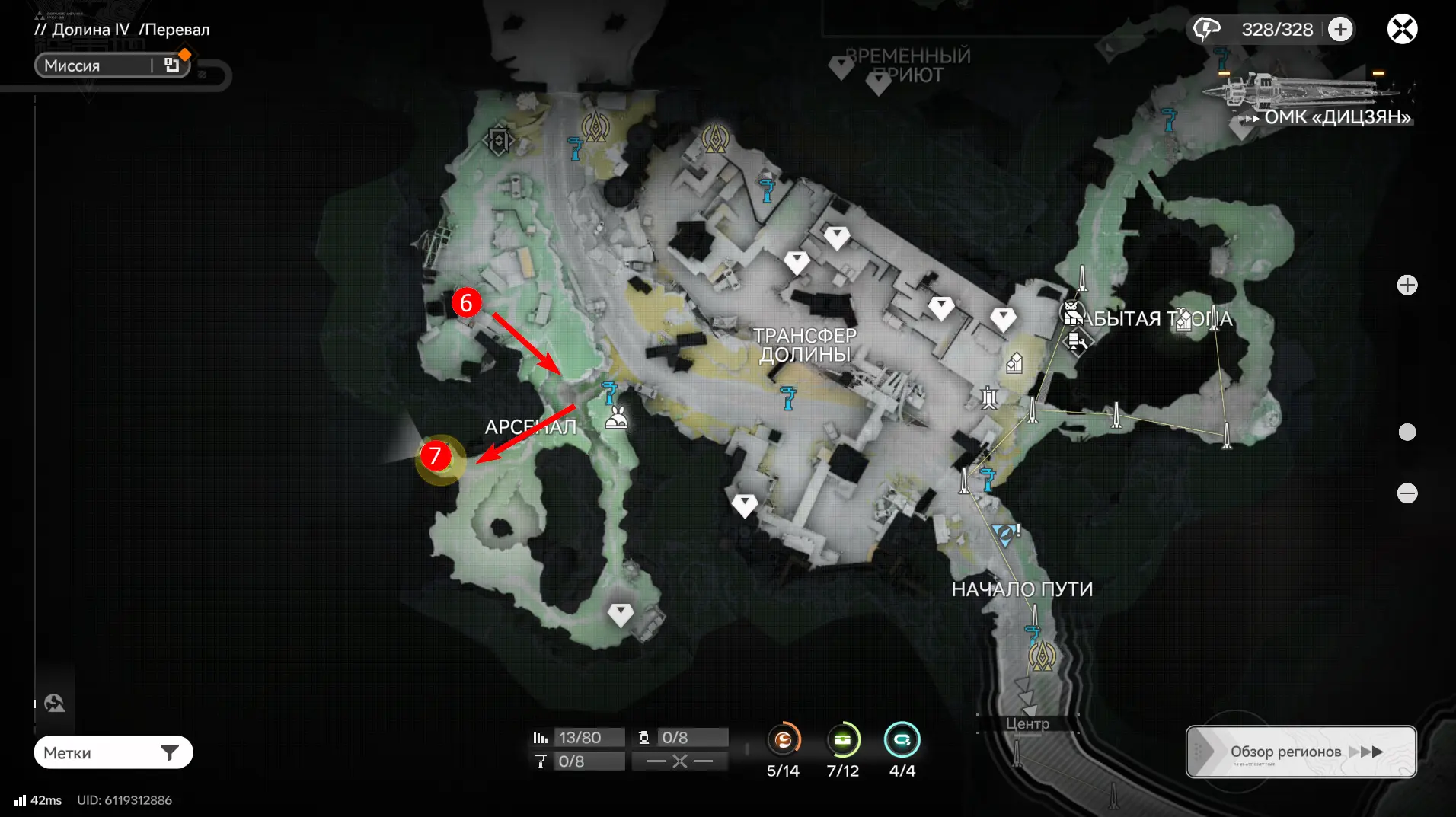Image resolution: width=1456 pixels, height=817 pixels.
Task: Open Обзор регионов region overview
Action: coord(1301,752)
